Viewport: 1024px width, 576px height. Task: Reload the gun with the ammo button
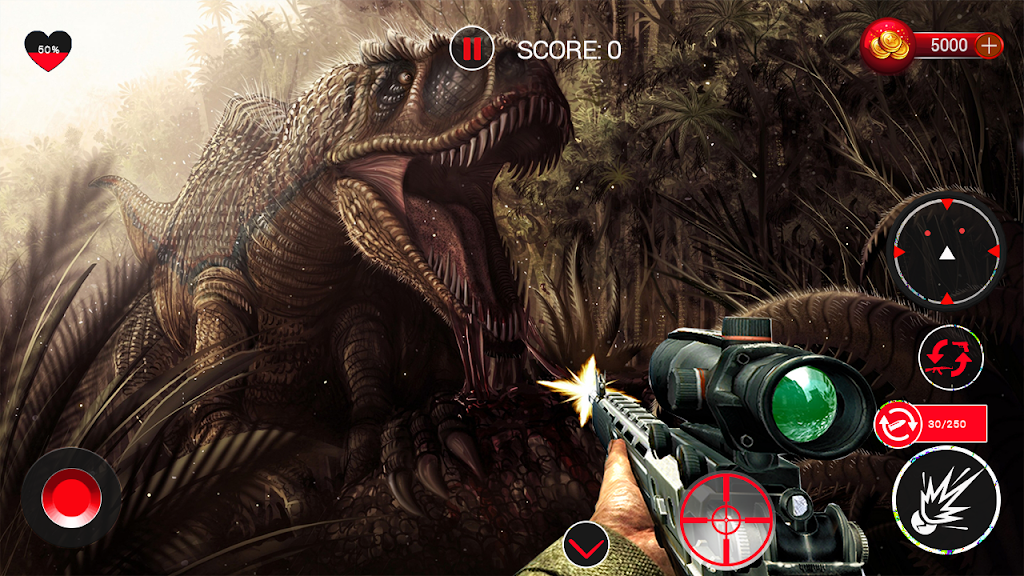[895, 424]
